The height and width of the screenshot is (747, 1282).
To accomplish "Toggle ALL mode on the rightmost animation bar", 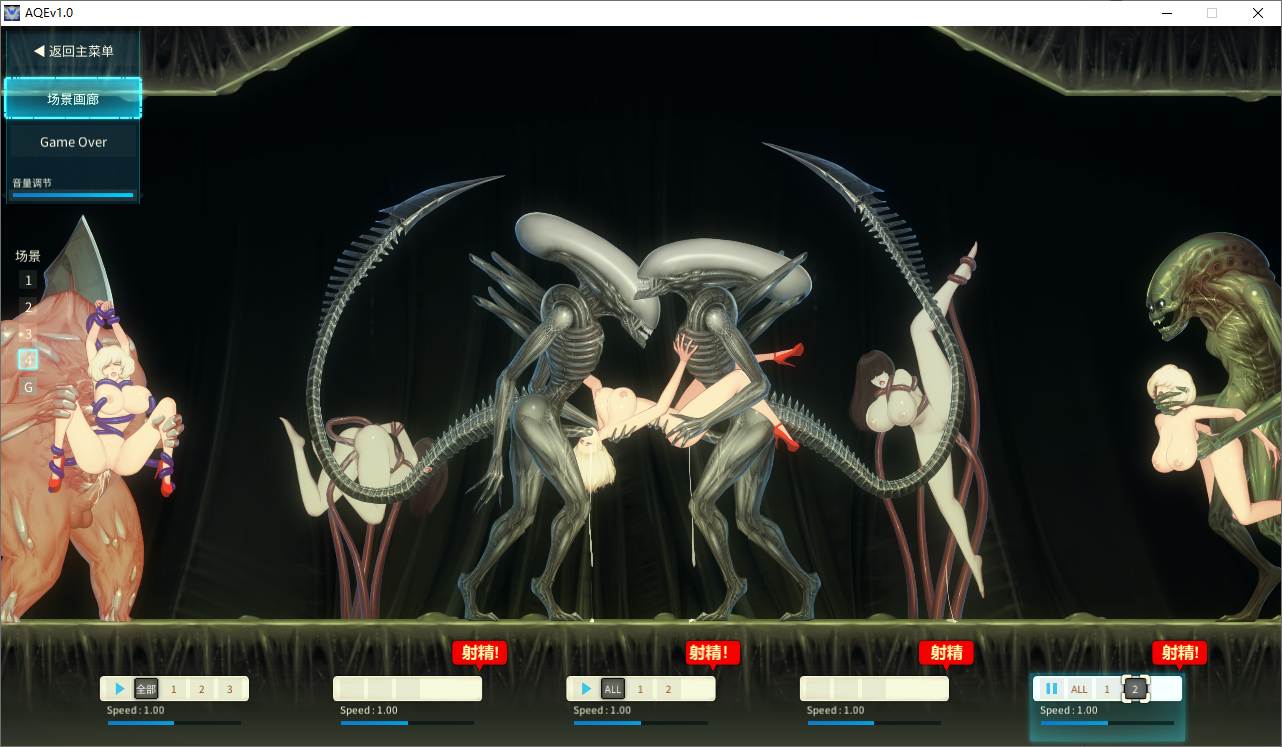I will (x=1079, y=688).
